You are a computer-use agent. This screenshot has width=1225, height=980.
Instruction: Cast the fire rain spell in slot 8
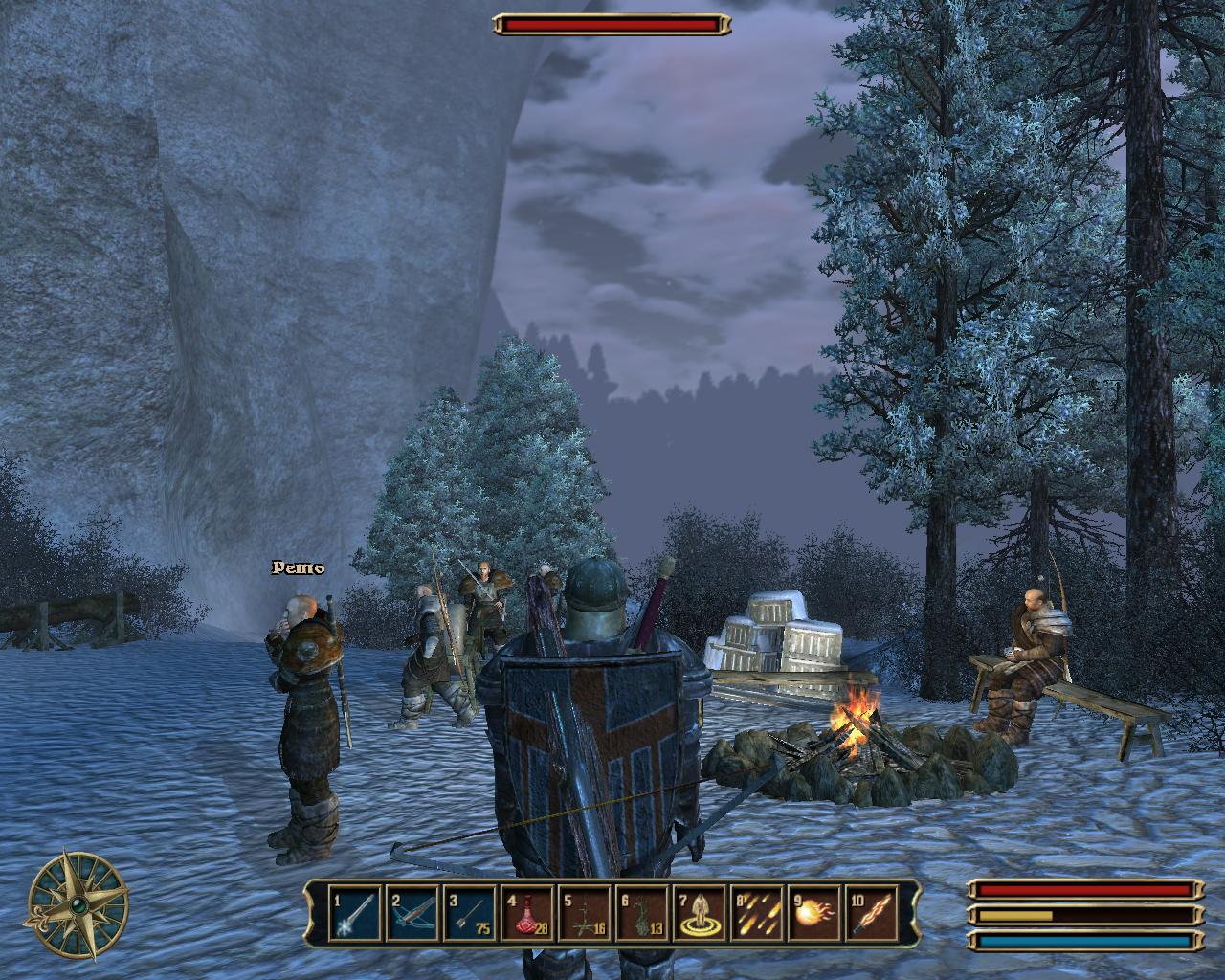tap(755, 913)
